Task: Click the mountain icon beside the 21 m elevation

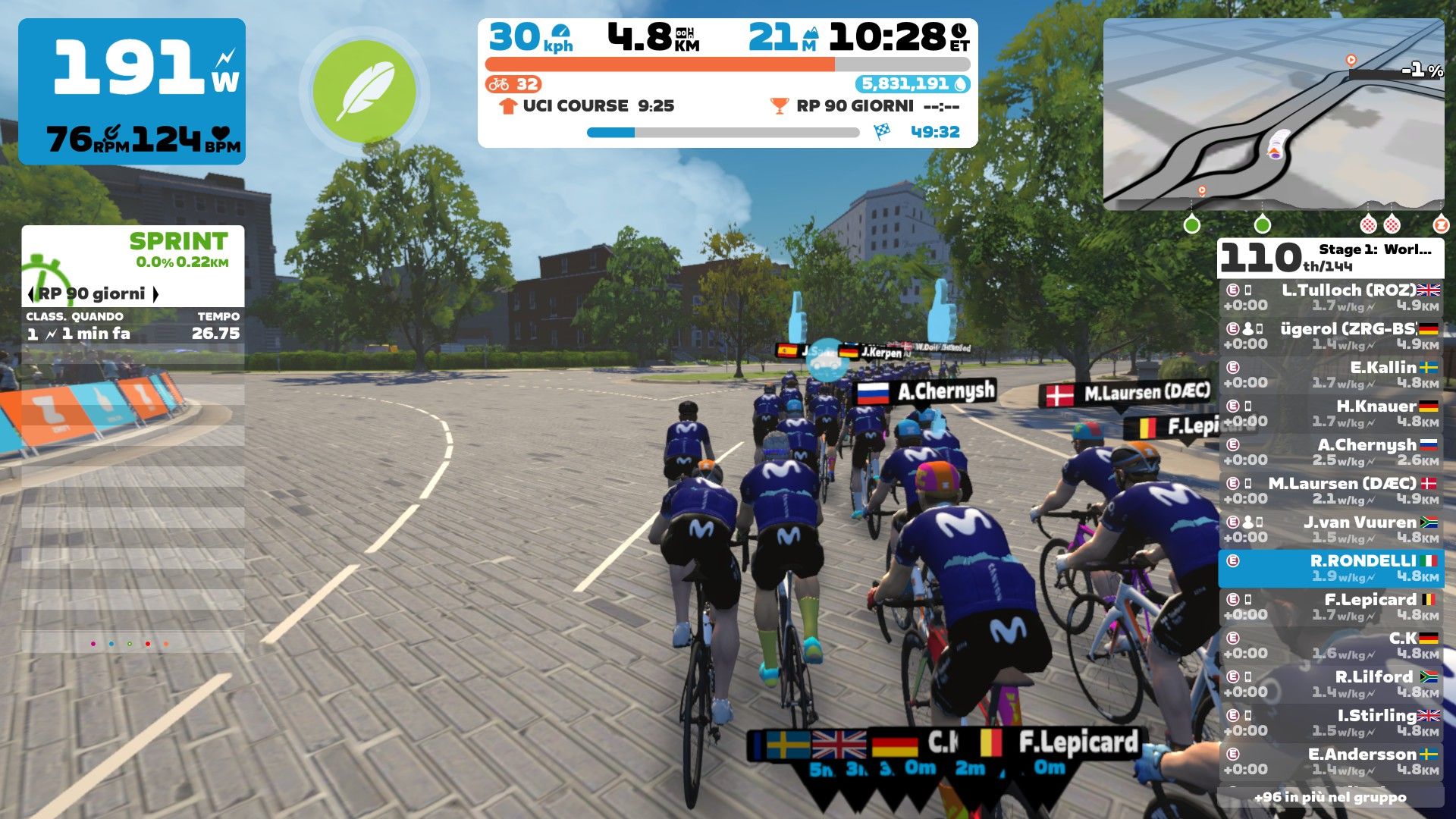Action: click(x=810, y=33)
